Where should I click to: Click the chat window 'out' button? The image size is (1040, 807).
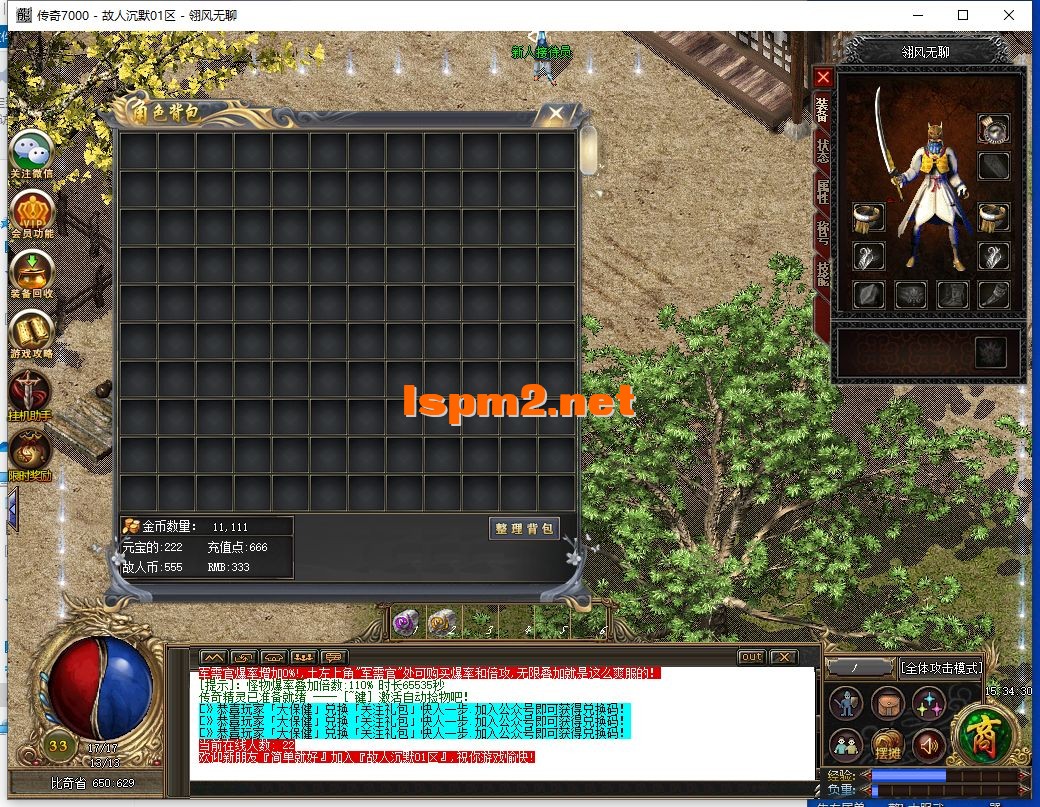pos(751,657)
